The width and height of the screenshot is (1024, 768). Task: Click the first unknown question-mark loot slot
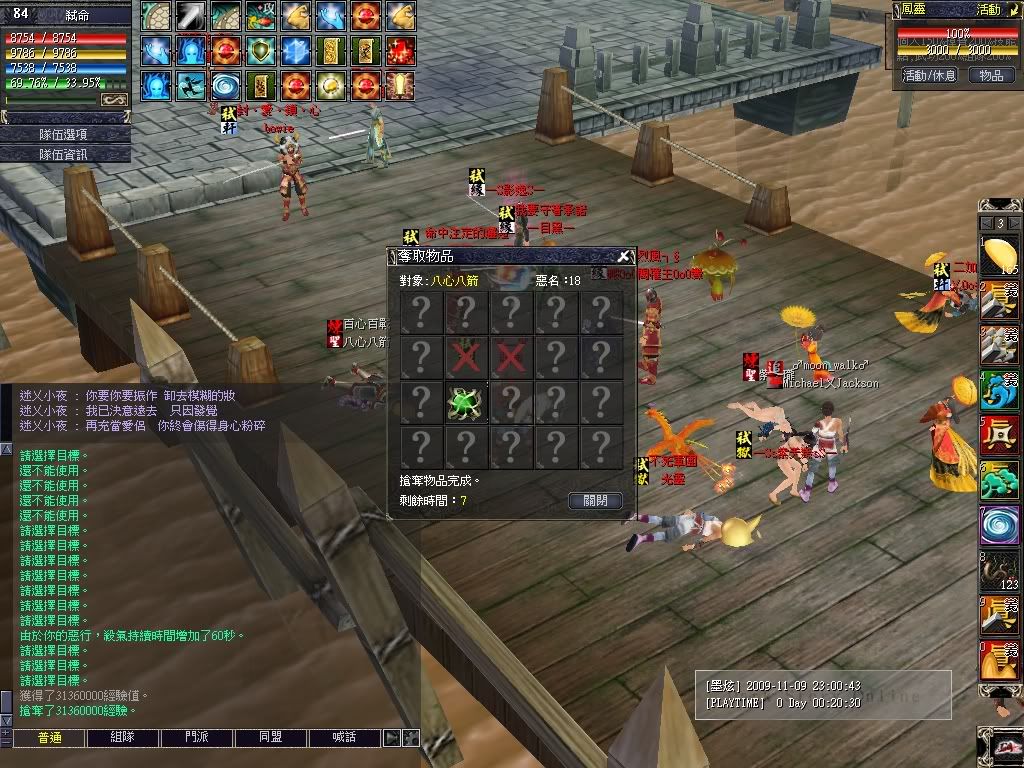421,312
